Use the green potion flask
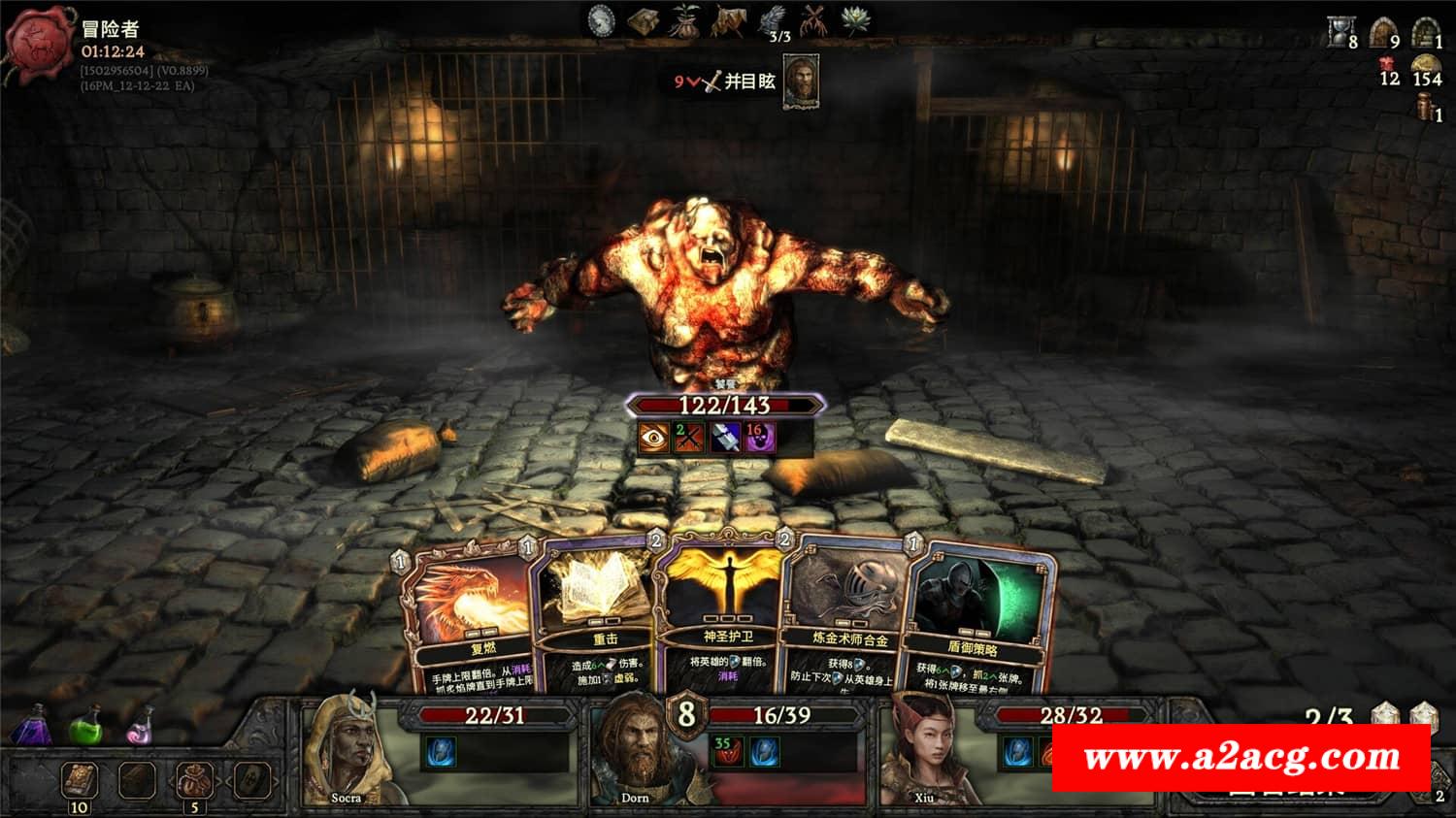Screen dimensions: 1456x818 [87, 726]
